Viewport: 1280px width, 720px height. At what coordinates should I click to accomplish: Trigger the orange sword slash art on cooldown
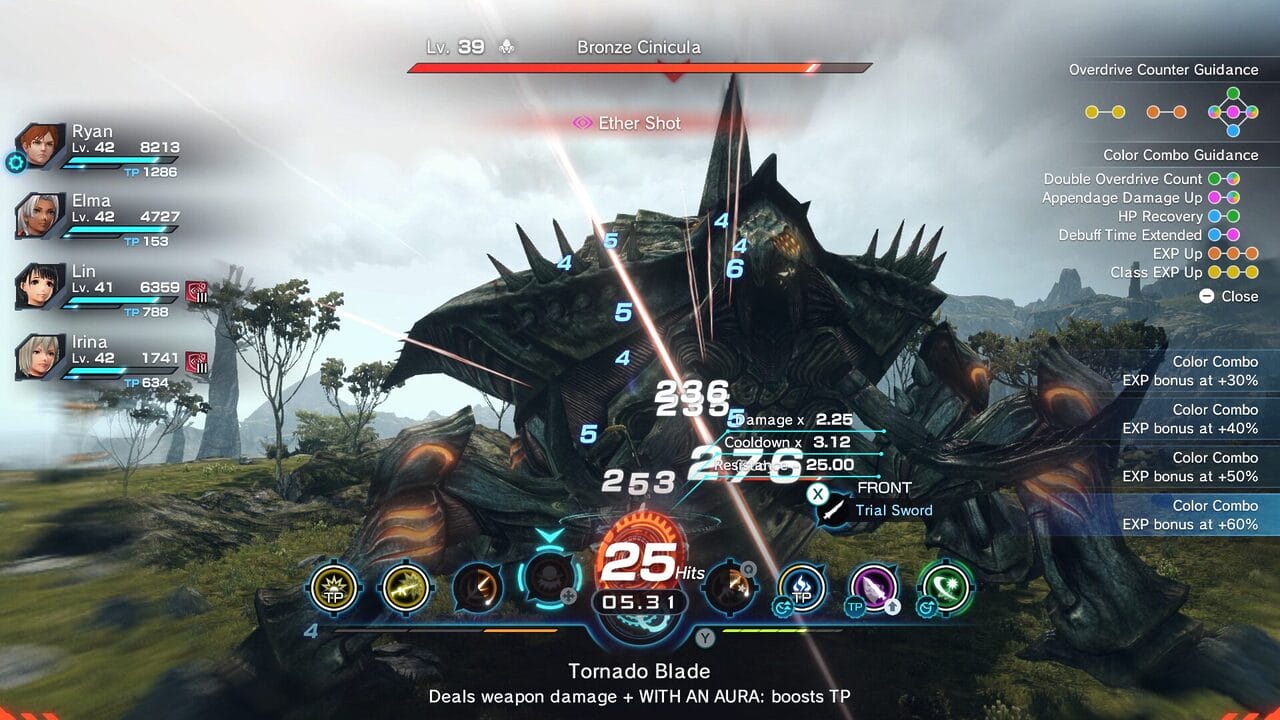tap(477, 587)
